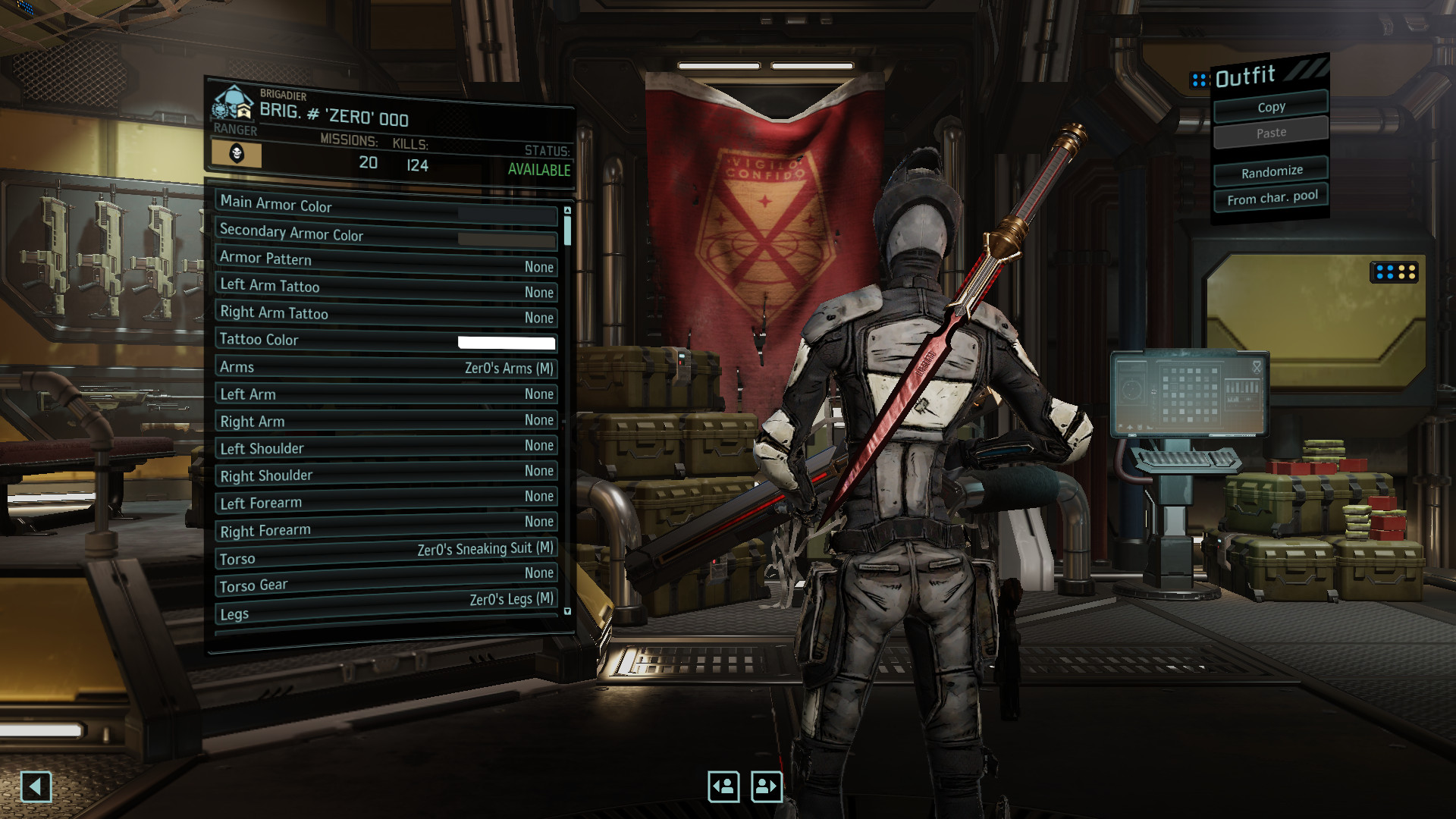The image size is (1456, 819).
Task: Paste the copied outfit
Action: 1271,133
